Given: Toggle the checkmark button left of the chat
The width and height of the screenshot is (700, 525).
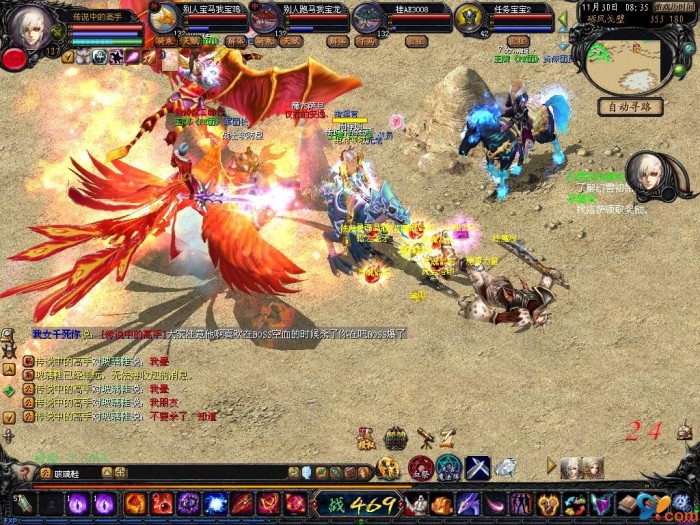Looking at the screenshot, I should click(8, 415).
